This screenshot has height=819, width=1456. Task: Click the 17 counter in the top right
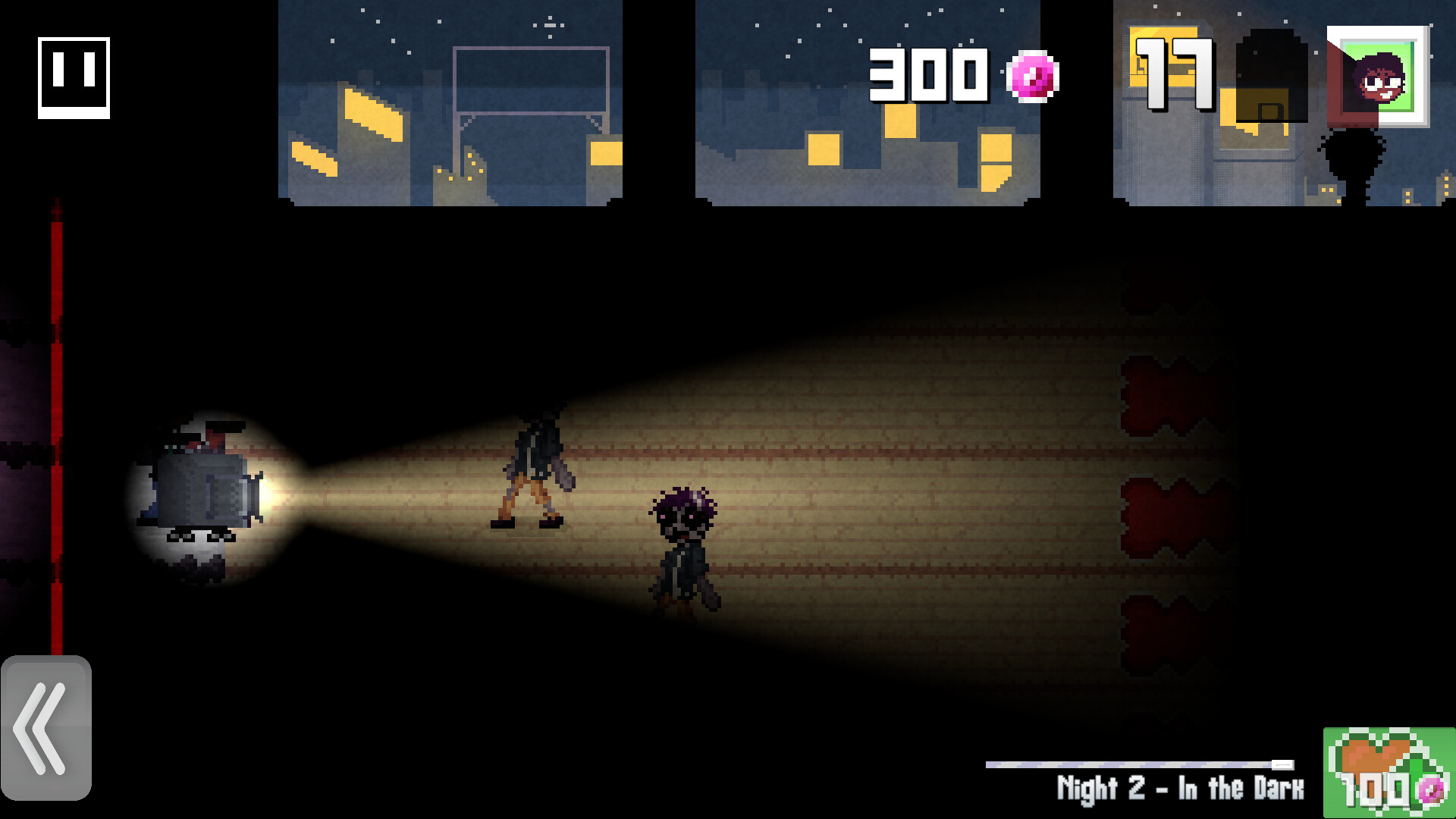tap(1175, 76)
